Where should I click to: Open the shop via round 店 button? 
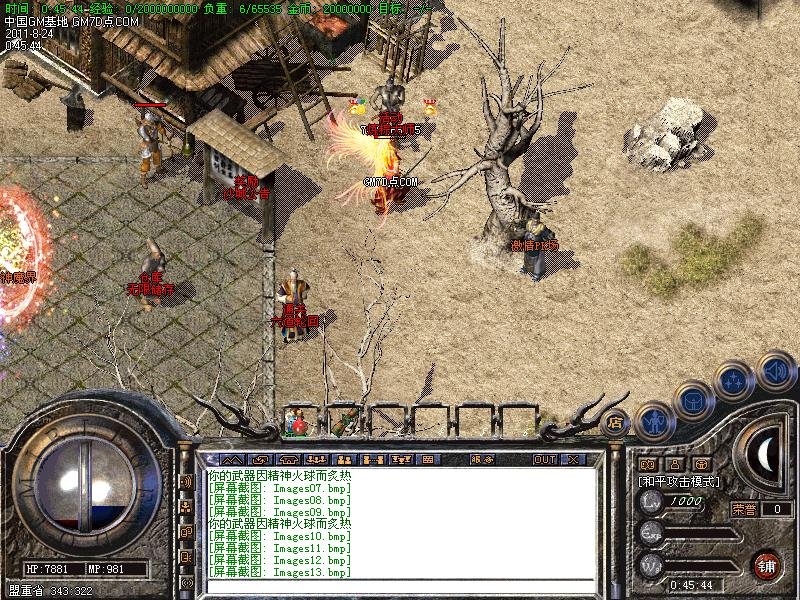pyautogui.click(x=616, y=421)
